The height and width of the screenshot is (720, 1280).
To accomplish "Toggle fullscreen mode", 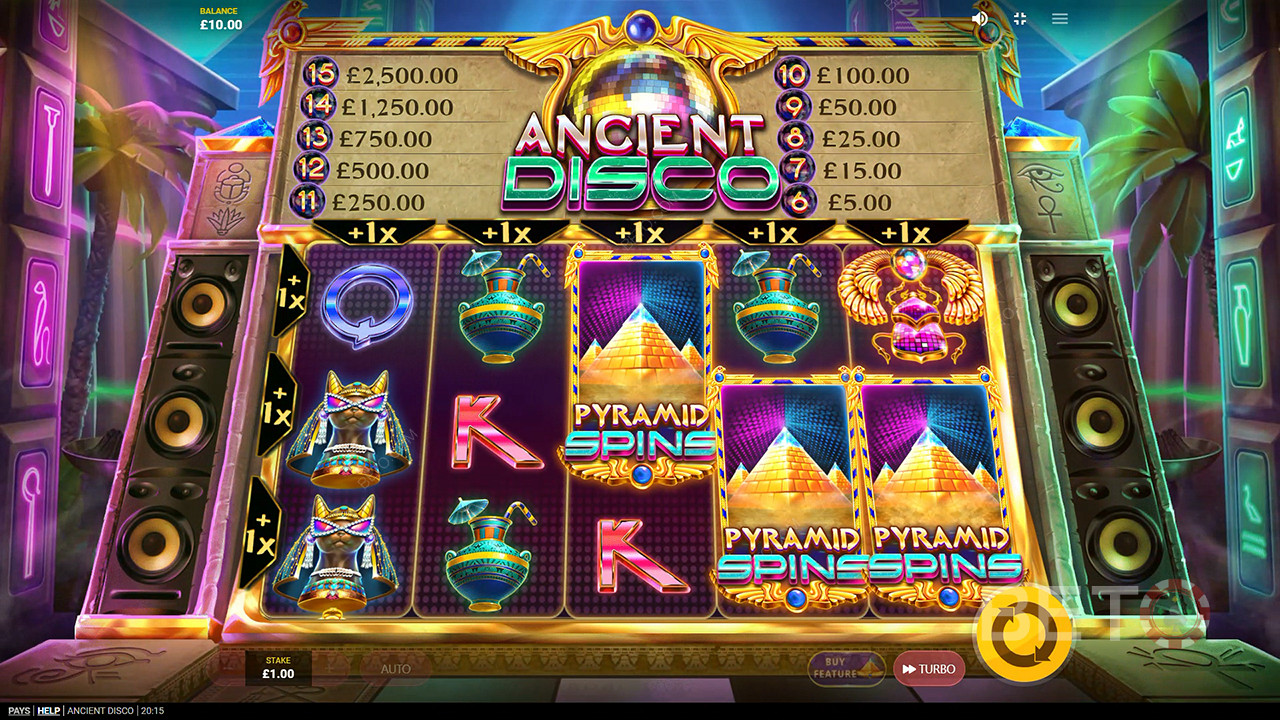I will (1020, 19).
